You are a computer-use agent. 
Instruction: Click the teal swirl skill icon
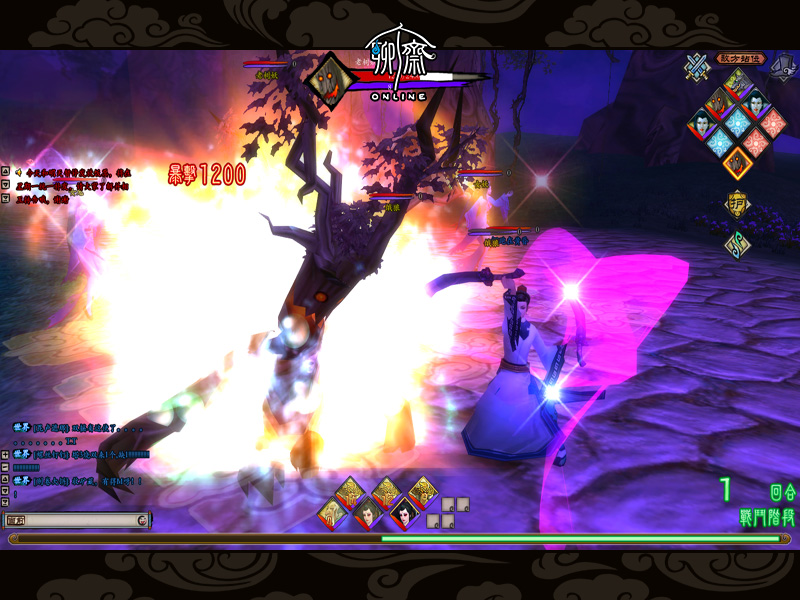click(x=737, y=243)
